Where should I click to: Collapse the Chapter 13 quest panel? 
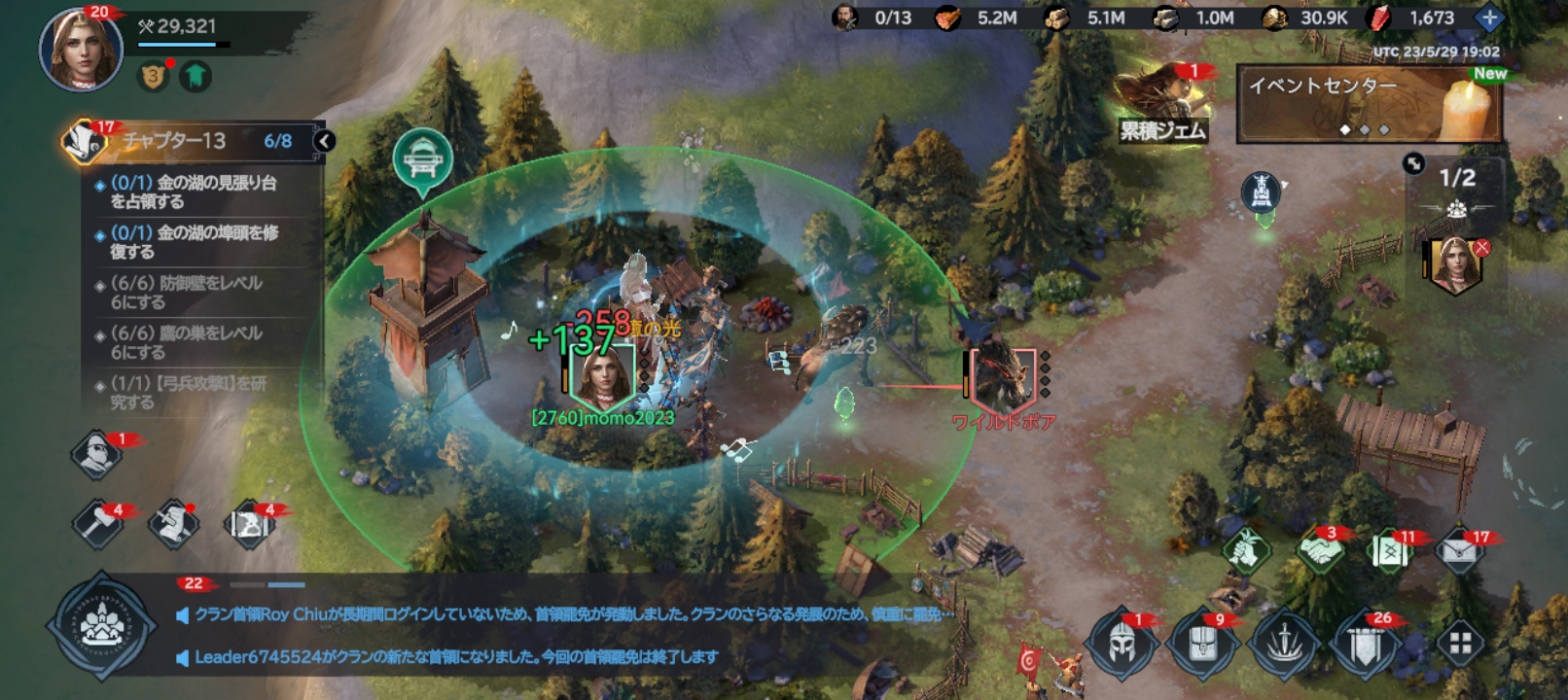pyautogui.click(x=324, y=141)
